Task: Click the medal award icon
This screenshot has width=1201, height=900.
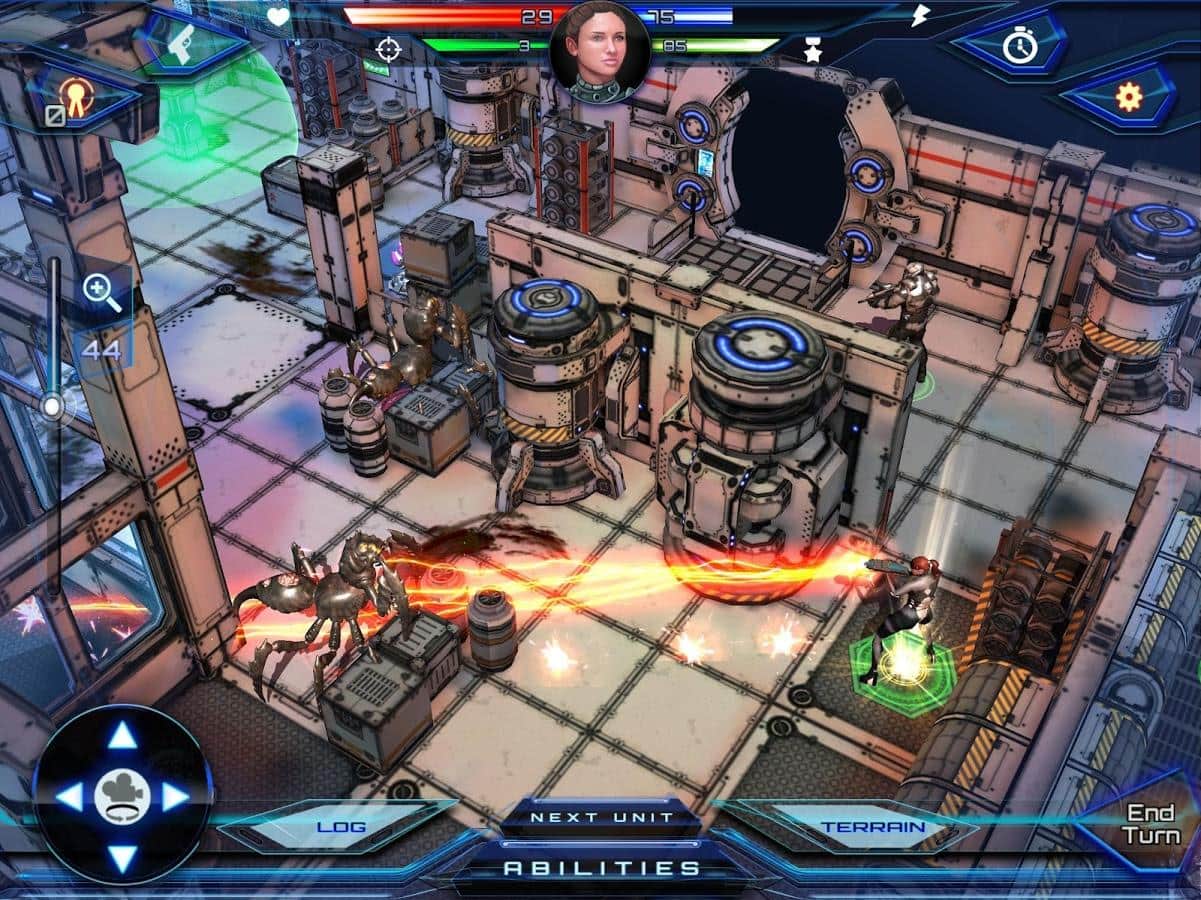Action: click(76, 96)
